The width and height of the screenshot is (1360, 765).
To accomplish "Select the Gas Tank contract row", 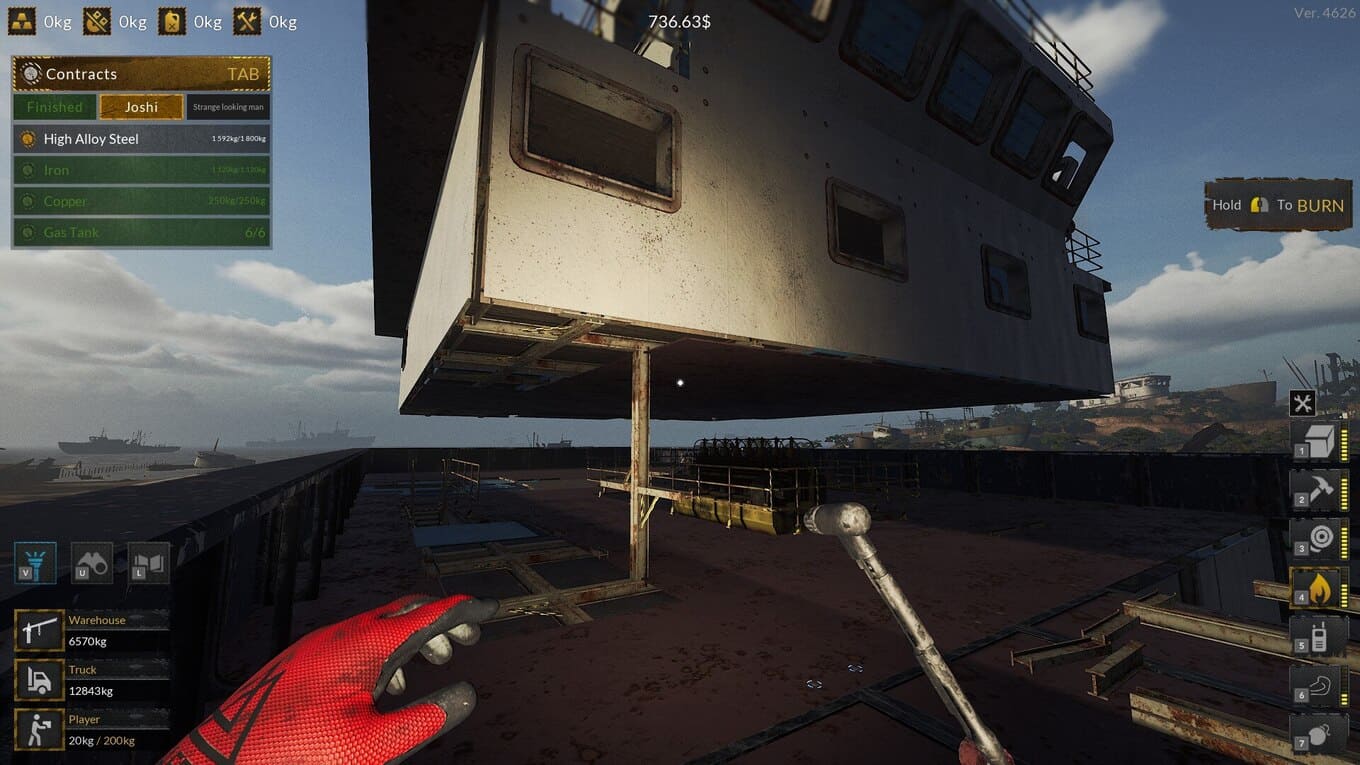I will 141,232.
